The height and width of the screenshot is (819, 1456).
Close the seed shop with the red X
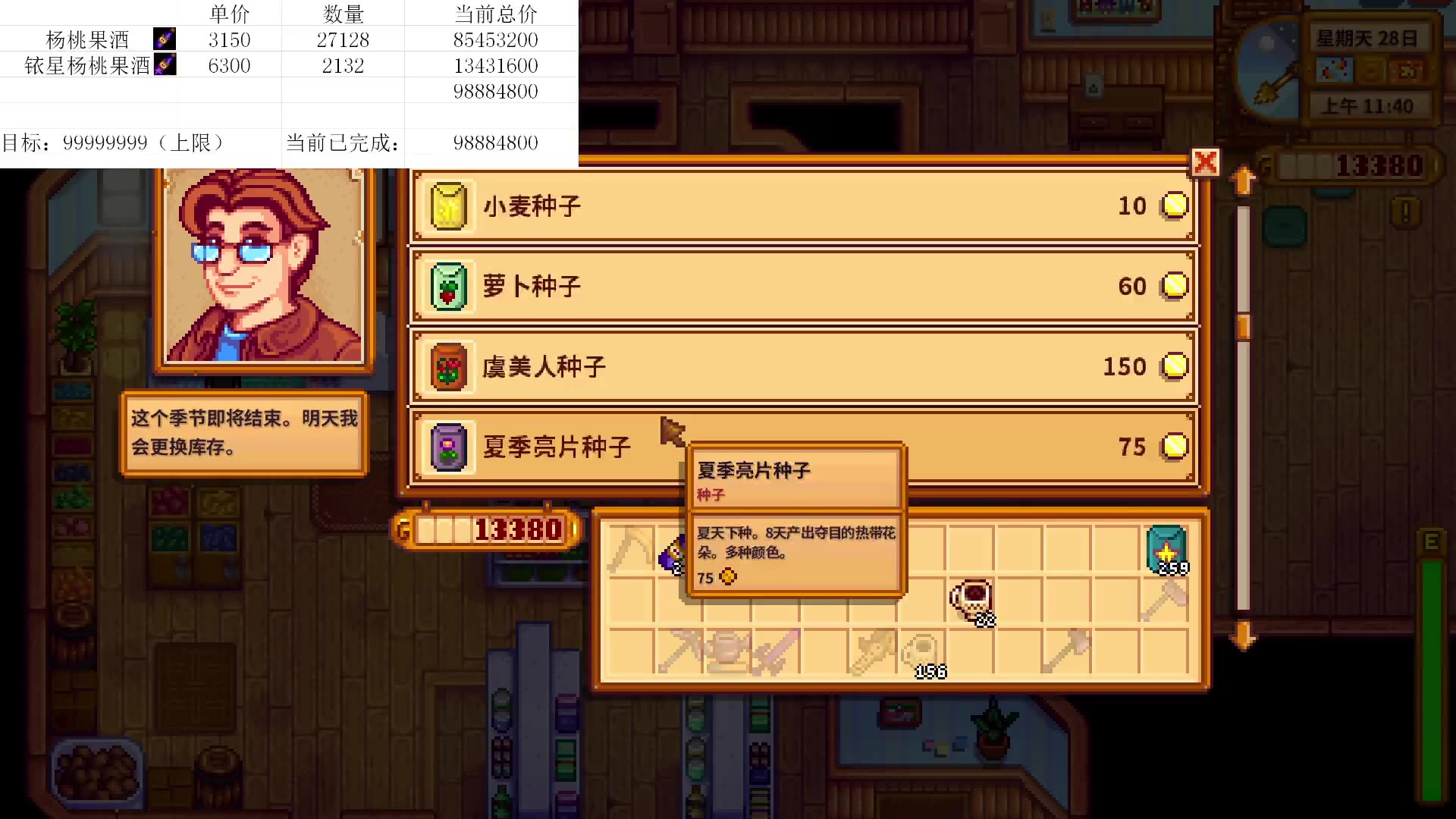coord(1206,162)
